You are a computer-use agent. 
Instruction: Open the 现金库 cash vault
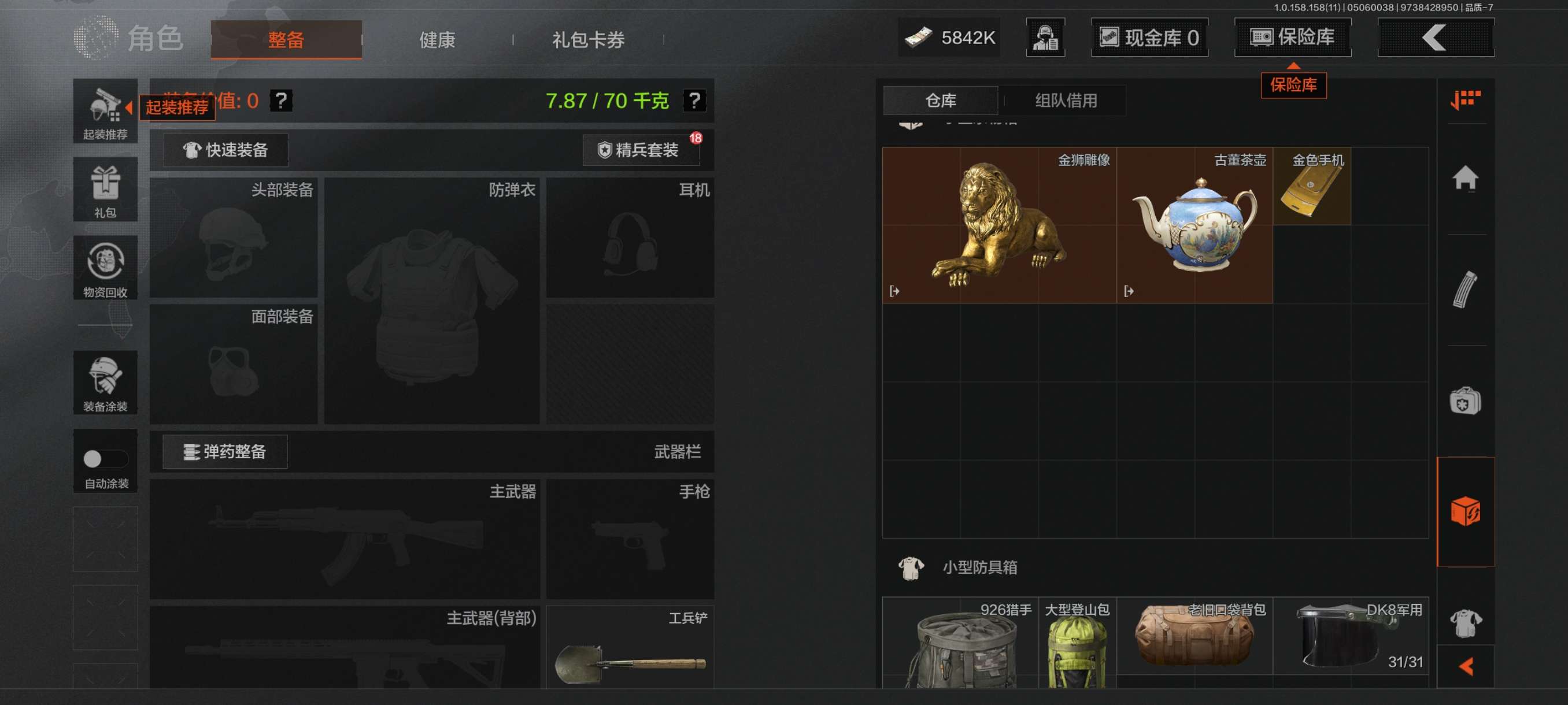pos(1149,38)
